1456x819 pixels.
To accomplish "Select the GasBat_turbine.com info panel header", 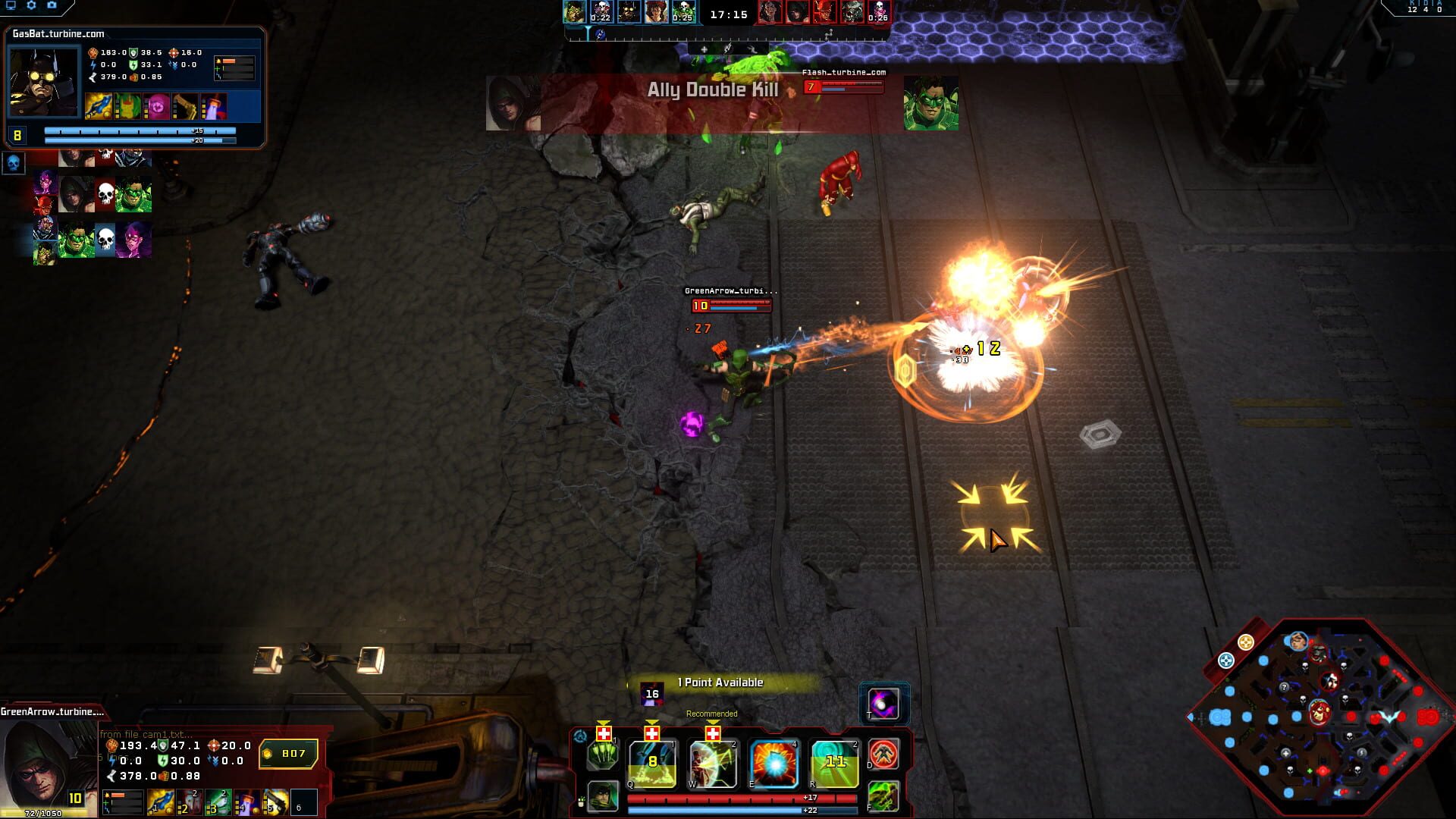I will 57,34.
